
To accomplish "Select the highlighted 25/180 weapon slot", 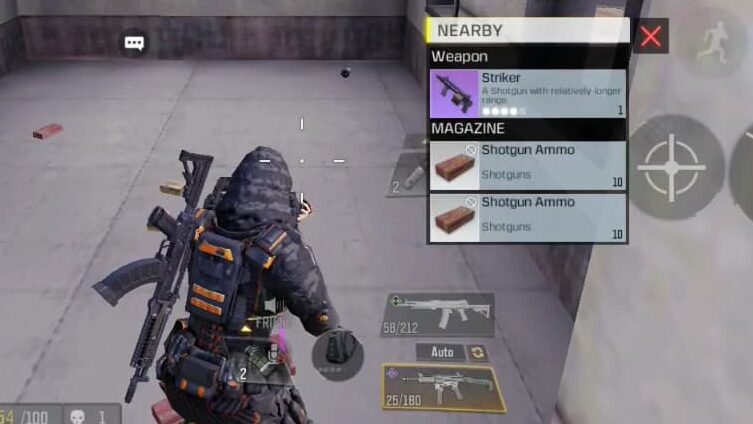I will (442, 387).
